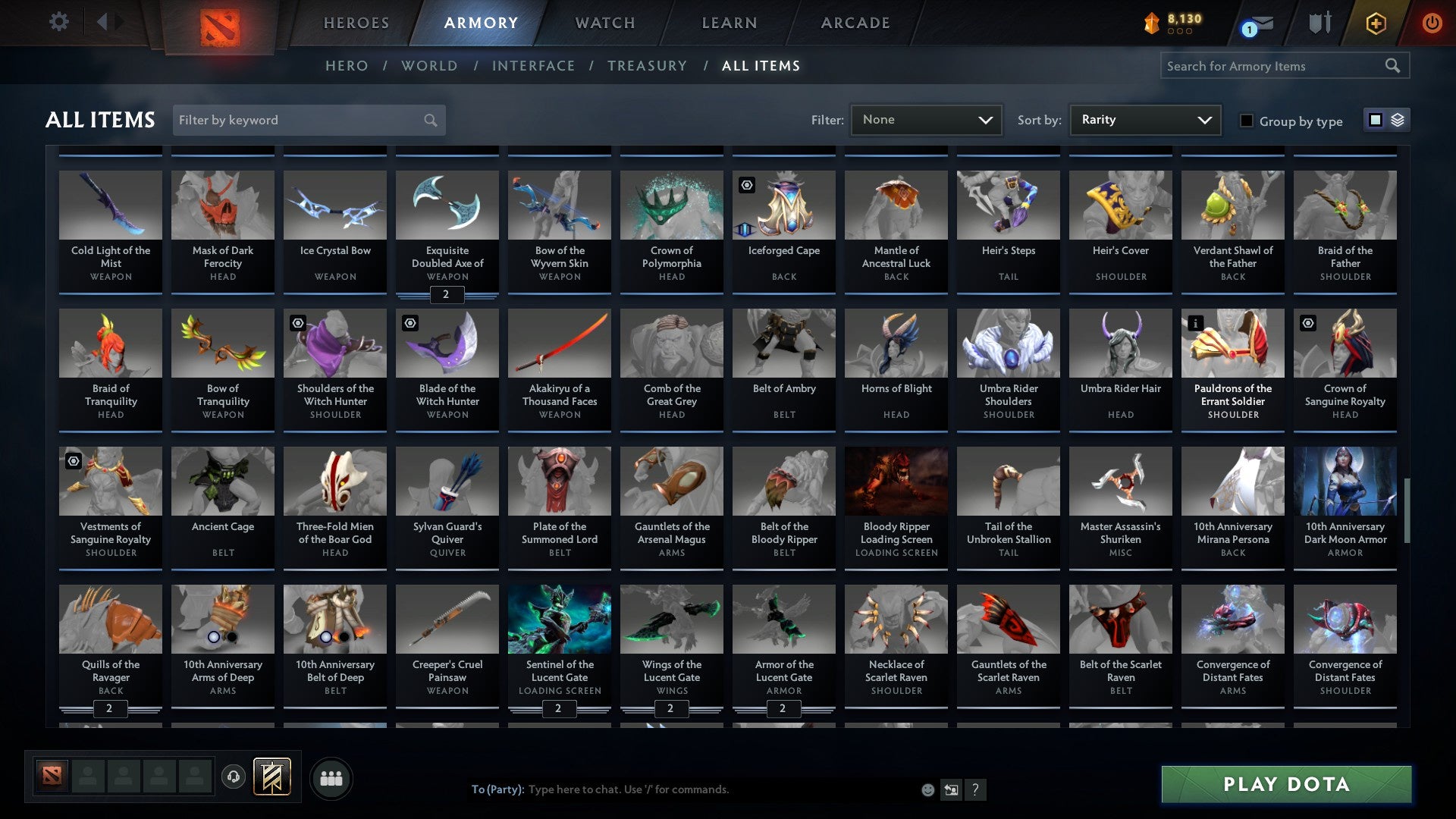Toggle the preview eye on Vestments of Sanguine Royalty

tap(73, 460)
